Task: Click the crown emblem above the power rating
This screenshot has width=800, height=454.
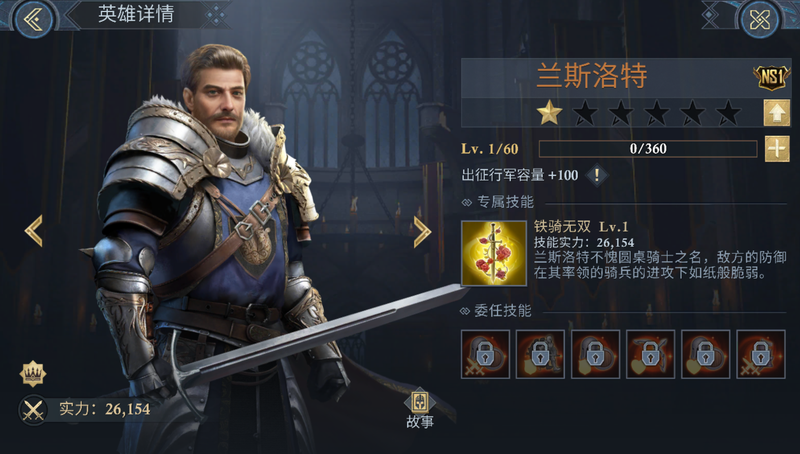Action: (32, 374)
